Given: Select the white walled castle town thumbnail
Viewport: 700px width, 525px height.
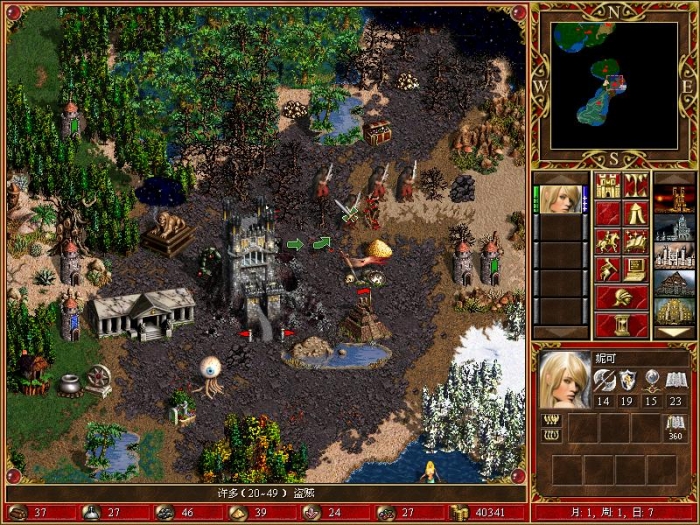Looking at the screenshot, I should 673,254.
